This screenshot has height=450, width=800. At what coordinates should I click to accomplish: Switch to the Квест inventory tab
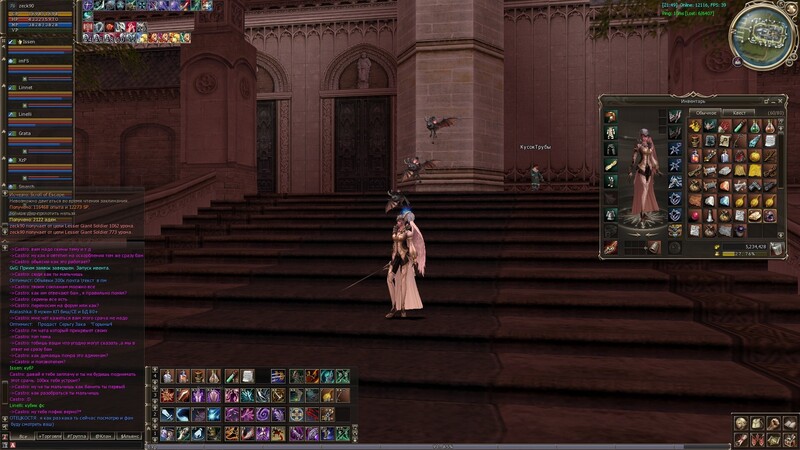click(738, 113)
